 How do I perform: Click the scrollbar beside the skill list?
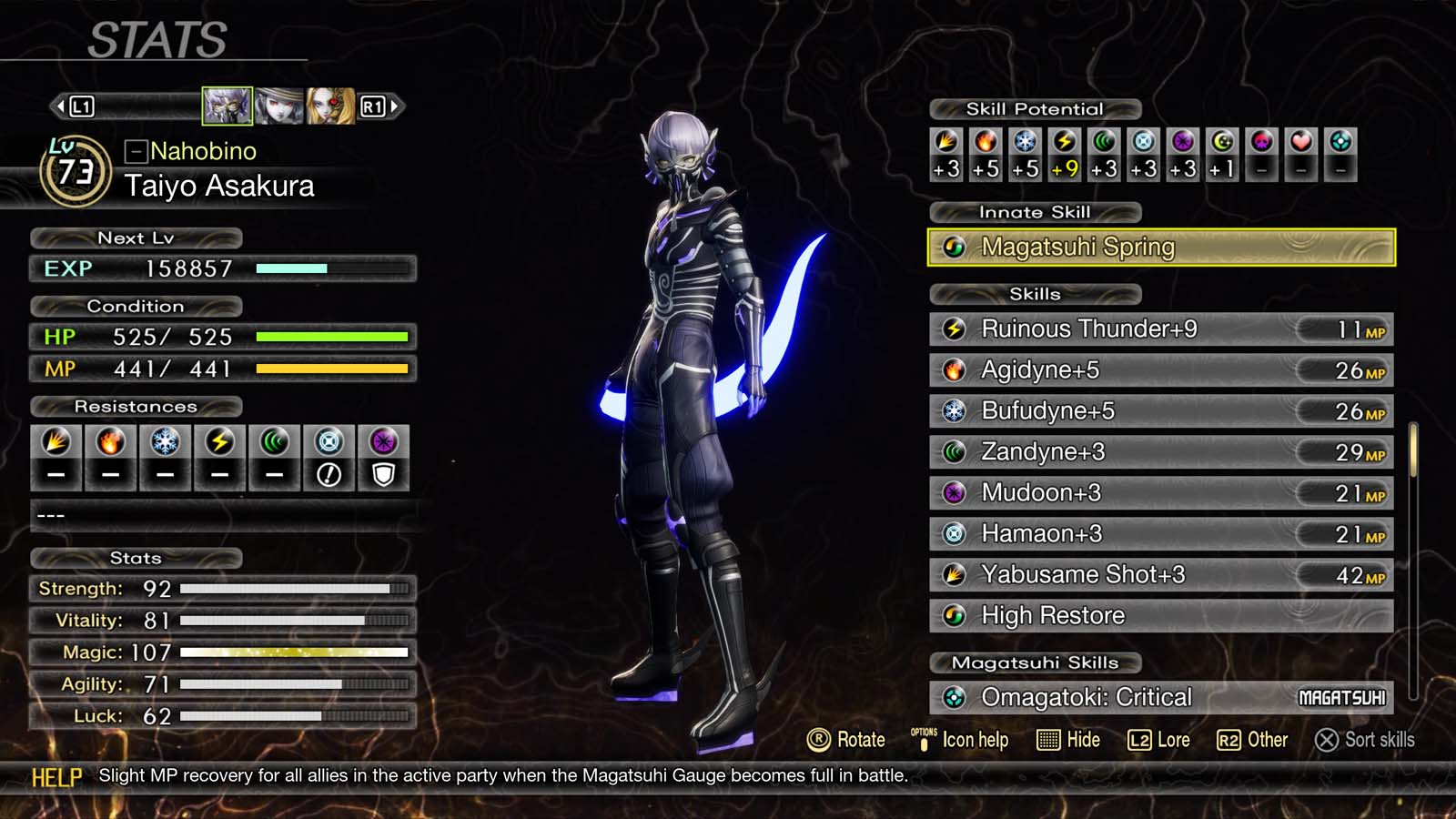(x=1411, y=455)
